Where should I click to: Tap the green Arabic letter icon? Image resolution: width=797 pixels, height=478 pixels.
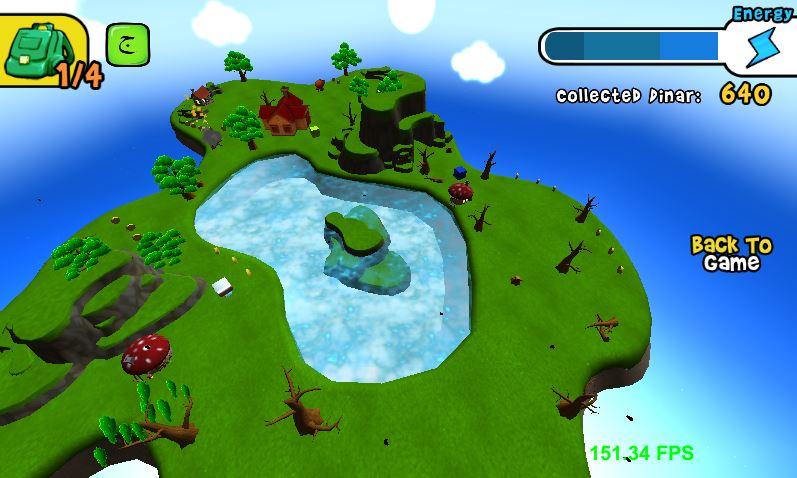click(x=127, y=45)
